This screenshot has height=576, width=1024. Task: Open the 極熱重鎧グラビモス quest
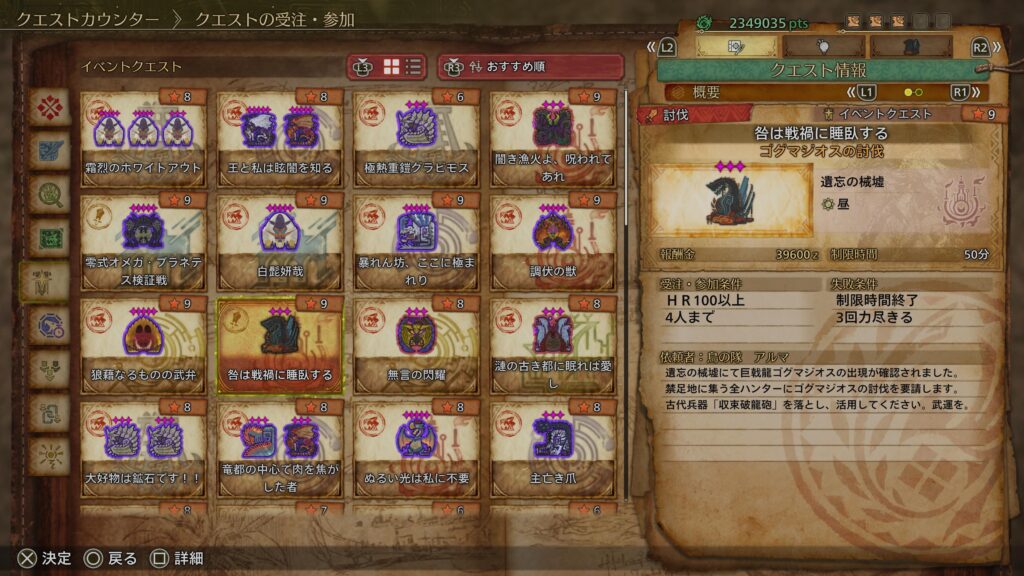416,143
